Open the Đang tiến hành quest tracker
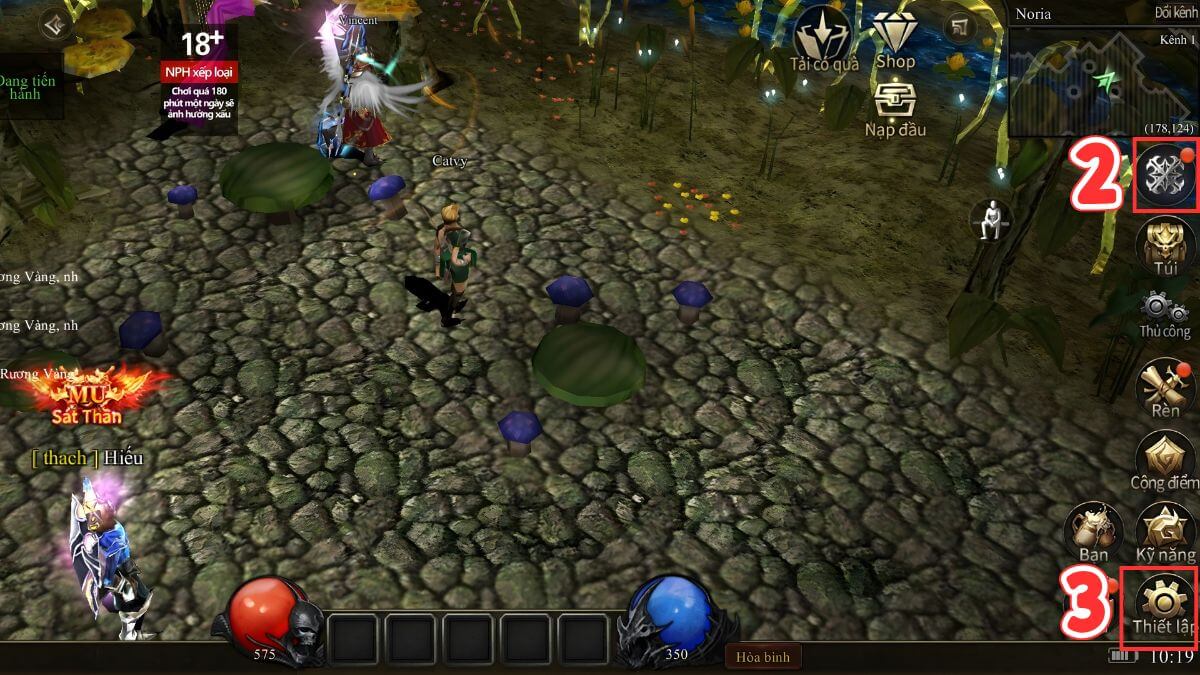The image size is (1200, 675). (25, 87)
